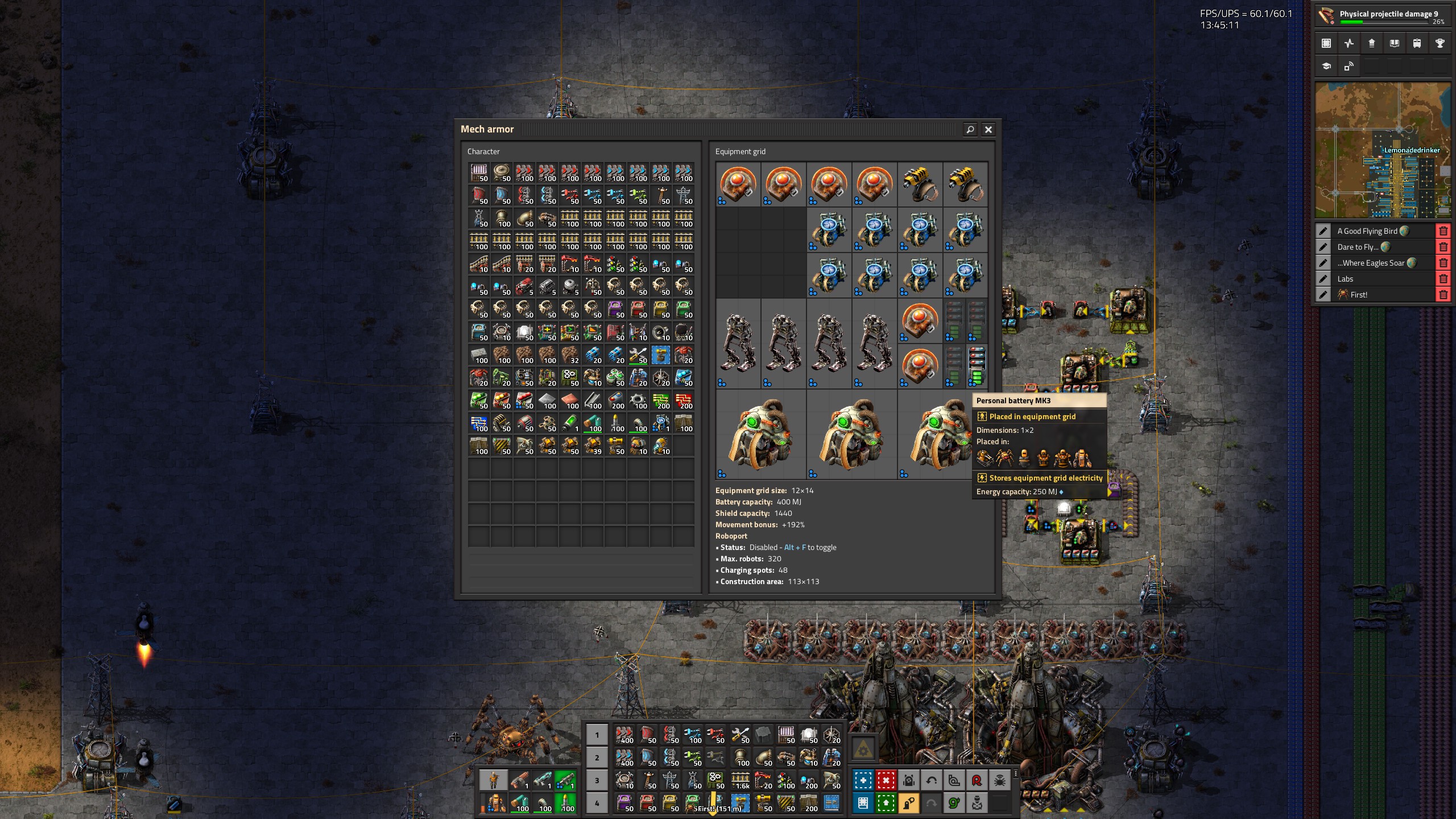Pick the green upgrade planner shortcut
Viewport: 1456px width, 819px height.
click(x=886, y=803)
